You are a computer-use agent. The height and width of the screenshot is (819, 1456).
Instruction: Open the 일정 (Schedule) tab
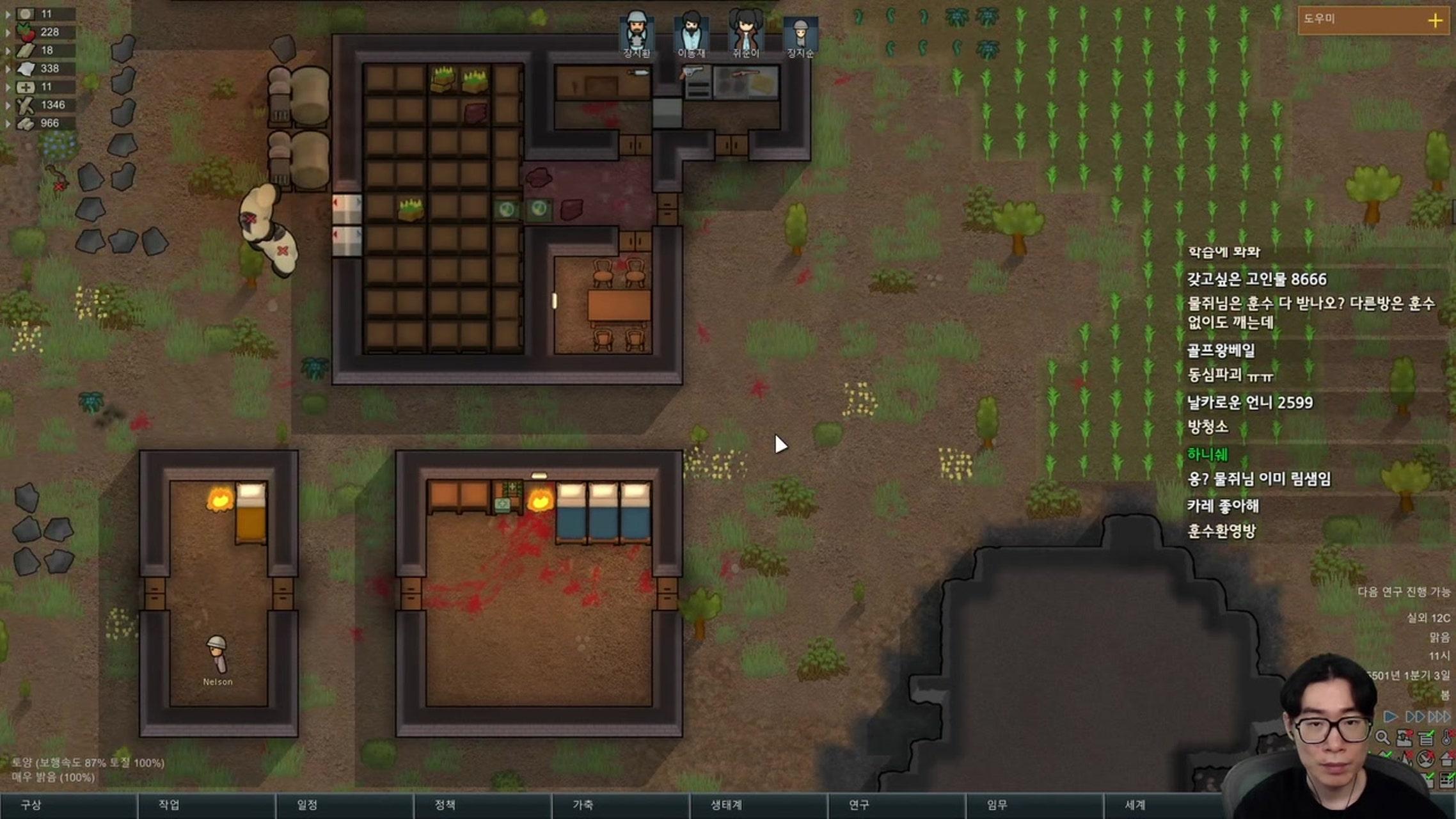coord(308,805)
